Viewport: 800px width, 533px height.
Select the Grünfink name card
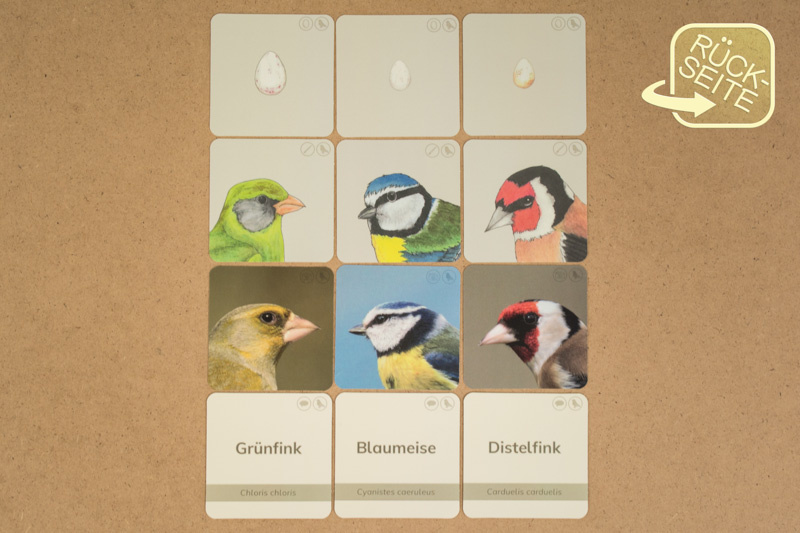[x=268, y=455]
